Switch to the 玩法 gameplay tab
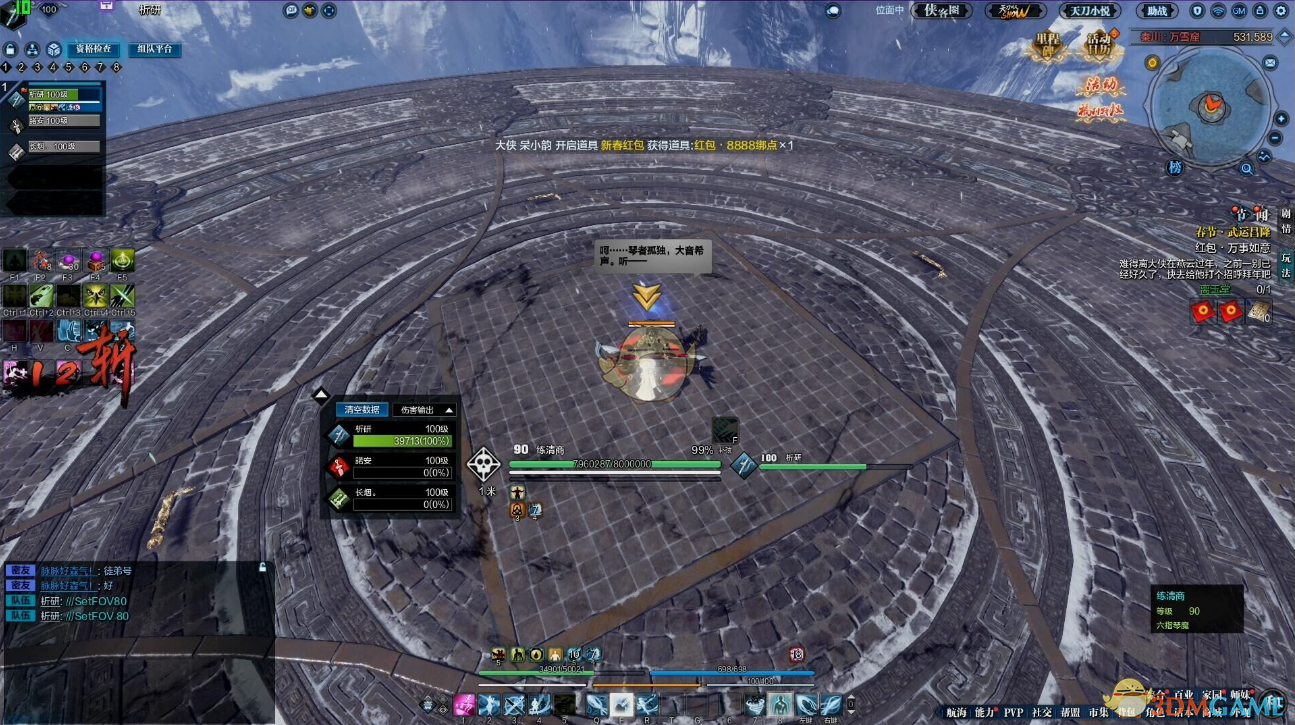The height and width of the screenshot is (725, 1295). pyautogui.click(x=1286, y=256)
